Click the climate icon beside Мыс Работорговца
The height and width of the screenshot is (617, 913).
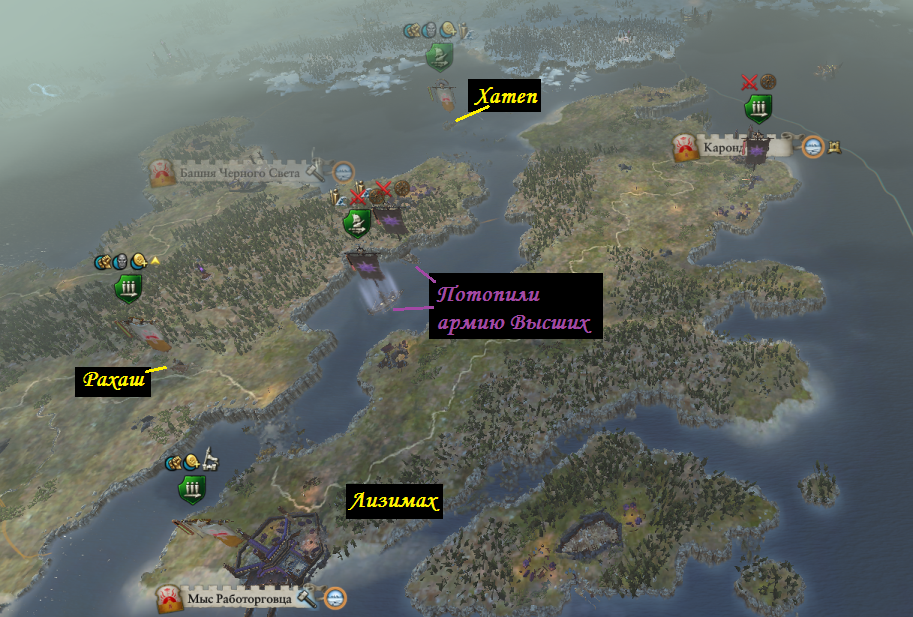click(335, 598)
